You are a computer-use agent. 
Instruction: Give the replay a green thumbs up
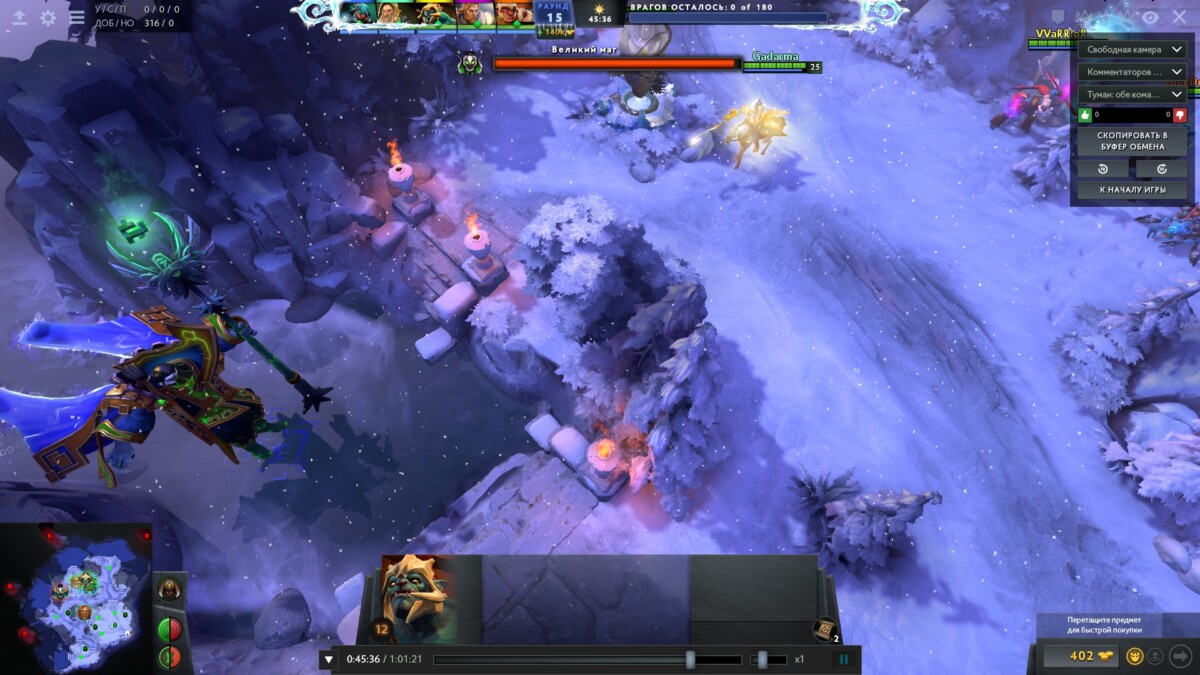[x=1086, y=115]
